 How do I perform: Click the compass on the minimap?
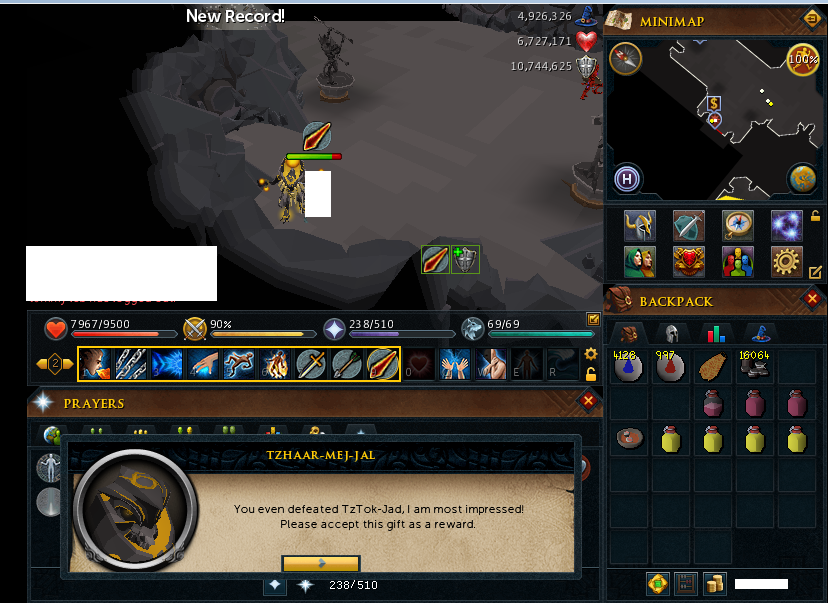(x=625, y=58)
